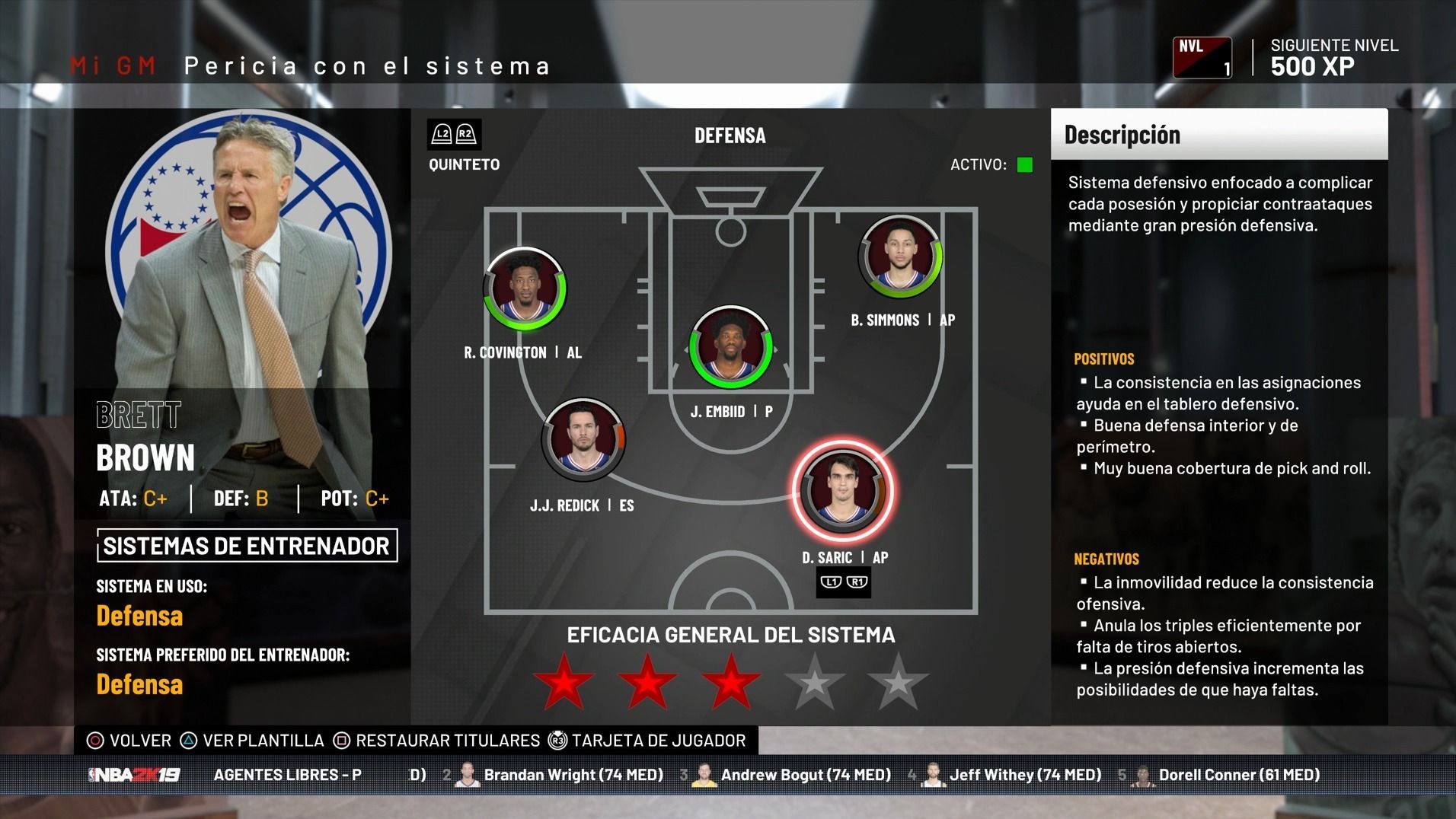Click Brandan Wright in the free agents ticker
1456x819 pixels.
click(573, 775)
